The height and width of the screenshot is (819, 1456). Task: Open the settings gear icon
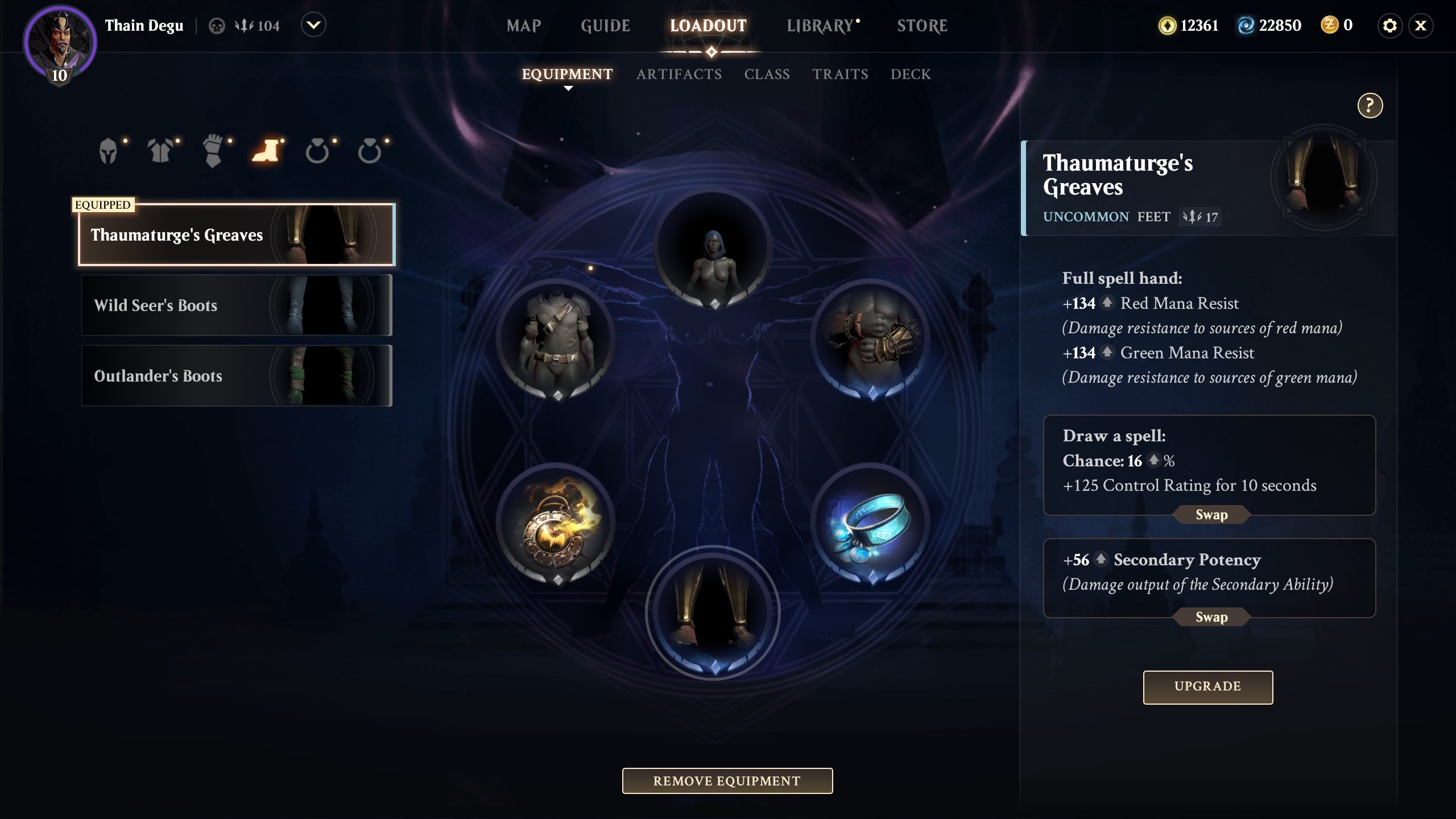[x=1389, y=26]
